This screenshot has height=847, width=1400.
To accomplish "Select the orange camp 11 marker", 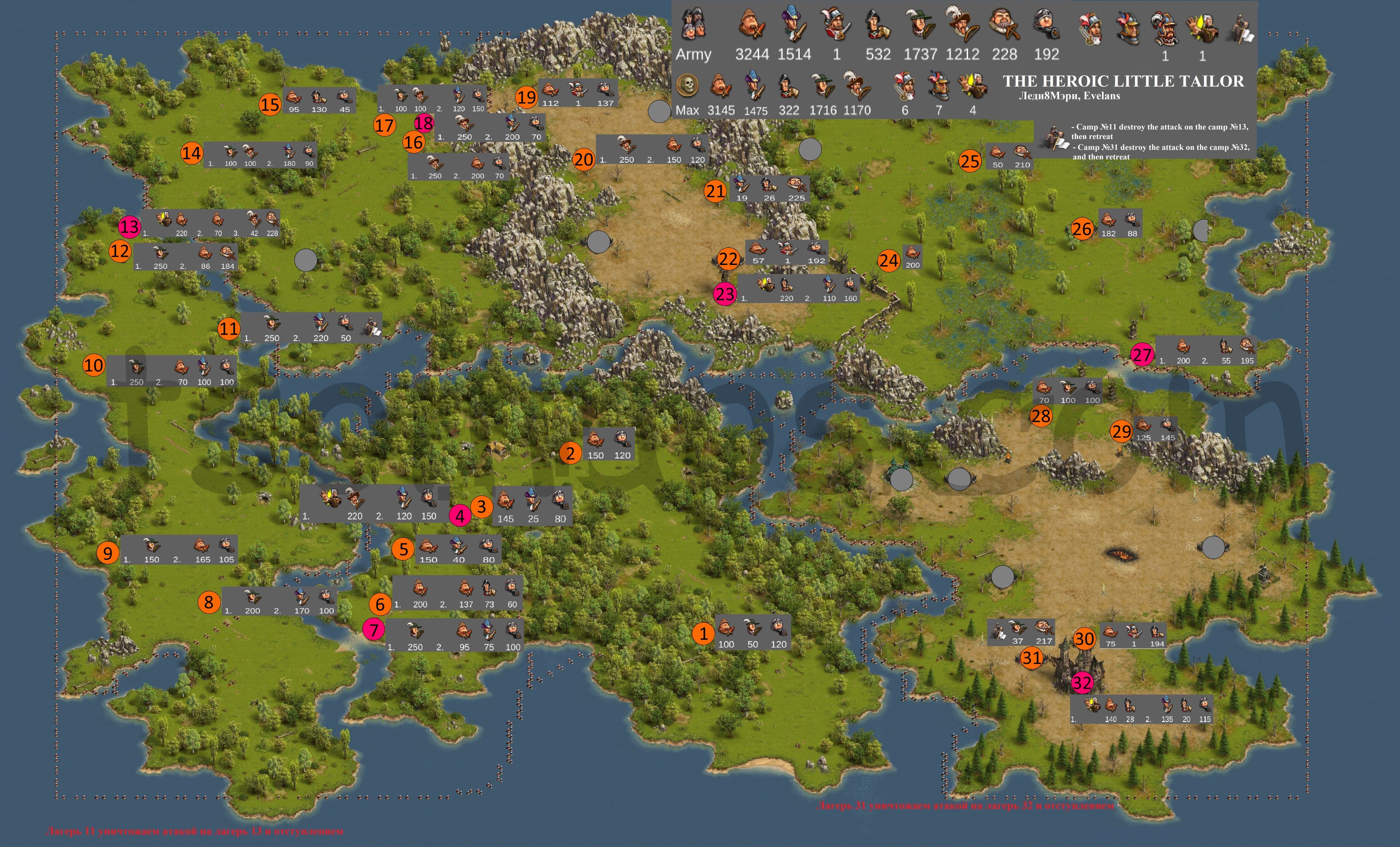I will [229, 328].
